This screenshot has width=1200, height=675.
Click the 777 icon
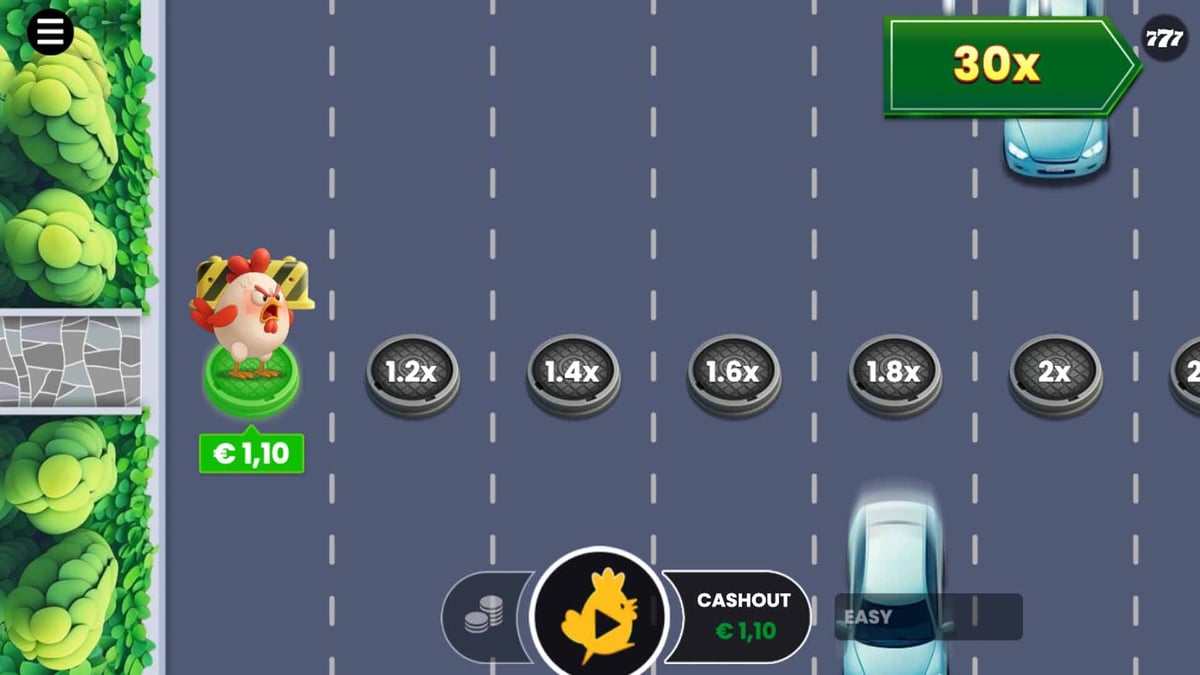click(1164, 39)
